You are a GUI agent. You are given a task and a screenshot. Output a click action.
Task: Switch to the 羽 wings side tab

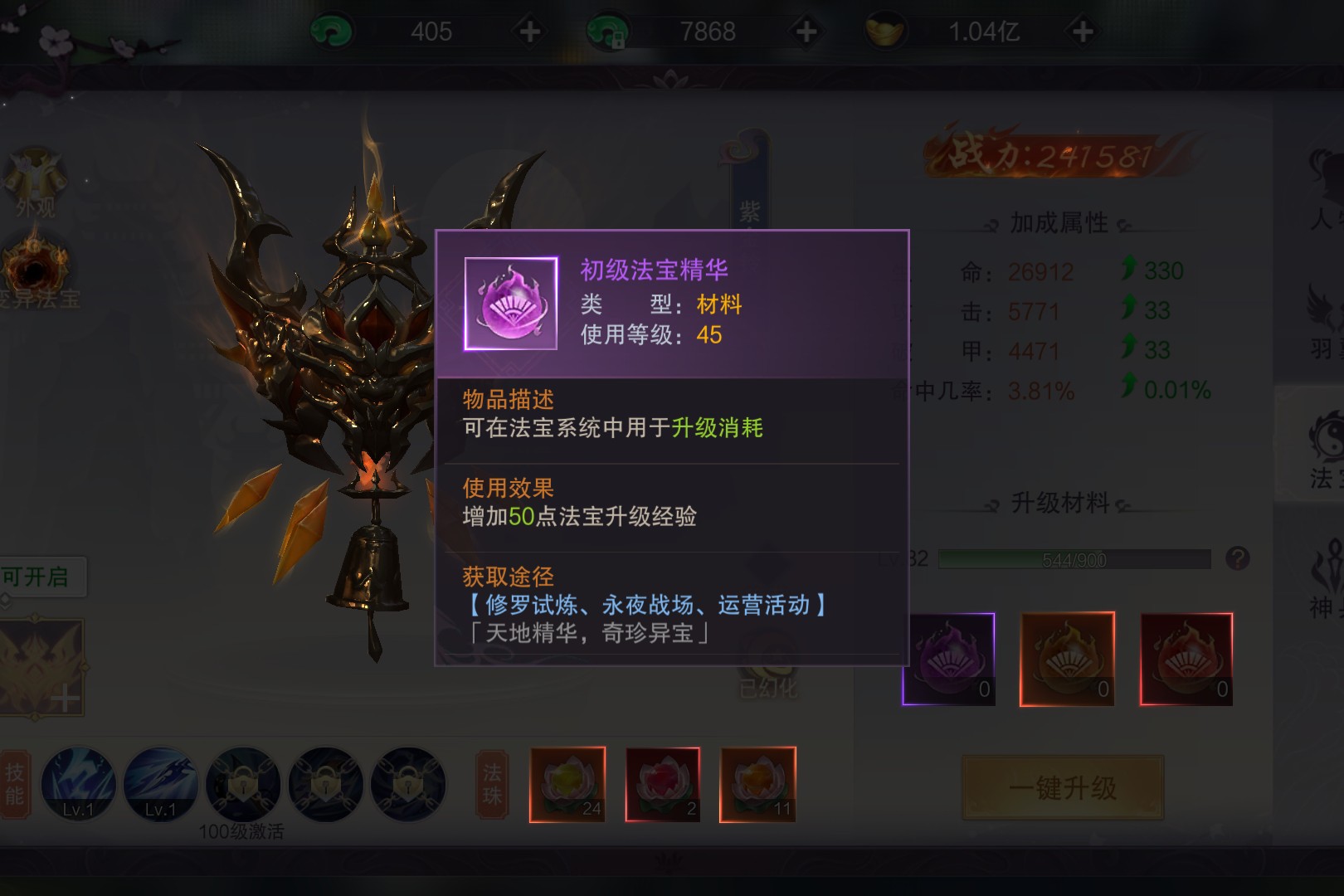[1319, 319]
